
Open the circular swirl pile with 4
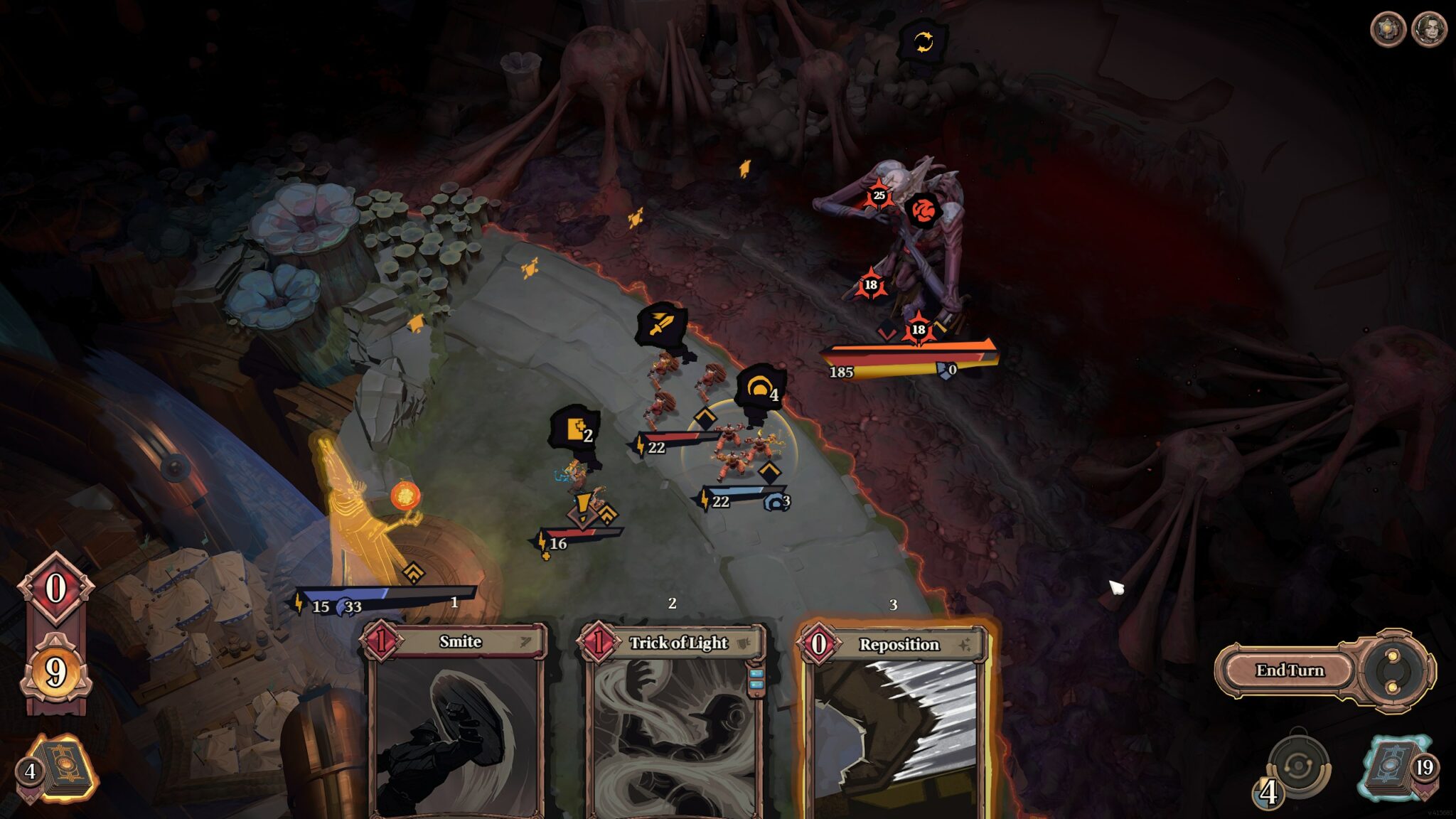1297,769
